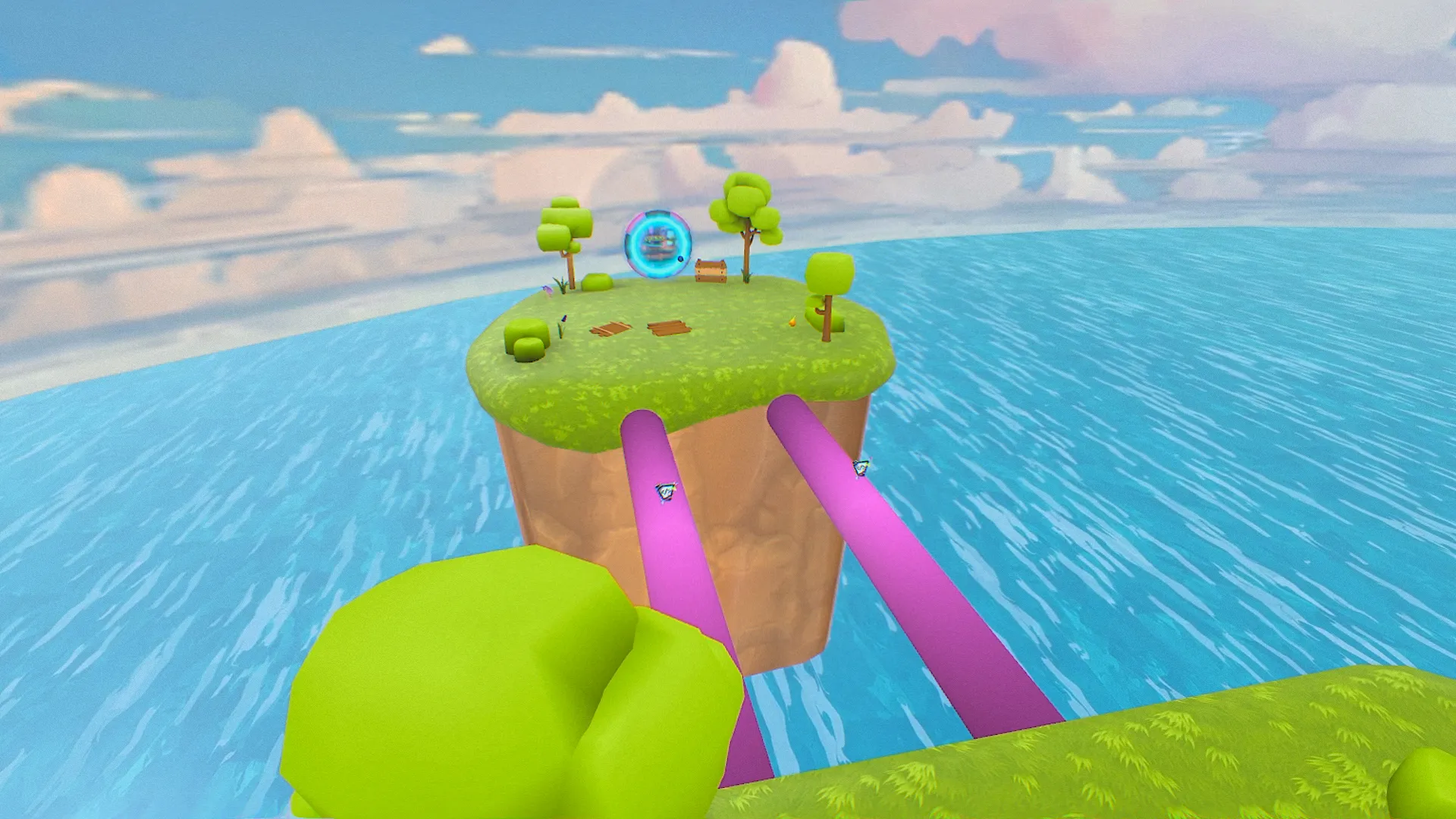The width and height of the screenshot is (1456, 819).
Task: Select the code marker on the shorter pink beam
Action: (666, 491)
